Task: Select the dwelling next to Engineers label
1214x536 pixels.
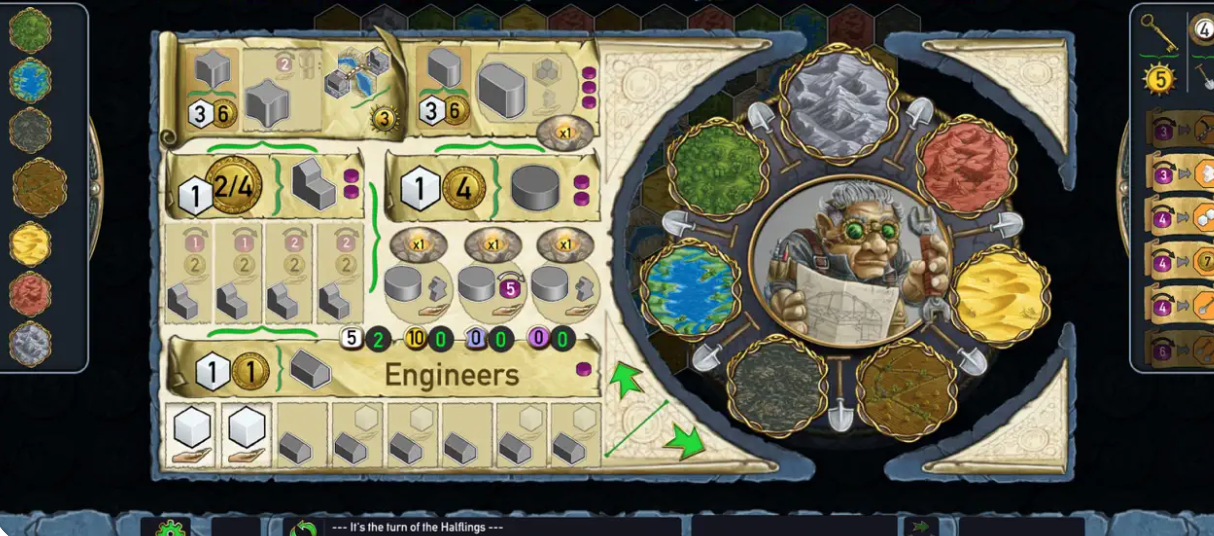Action: click(311, 370)
